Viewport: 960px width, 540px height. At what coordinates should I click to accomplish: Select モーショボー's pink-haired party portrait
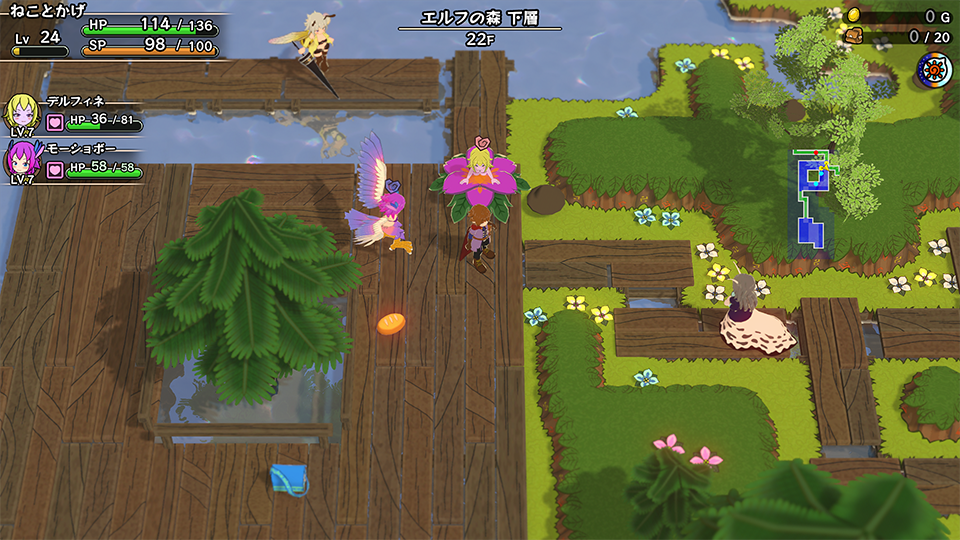[23, 159]
